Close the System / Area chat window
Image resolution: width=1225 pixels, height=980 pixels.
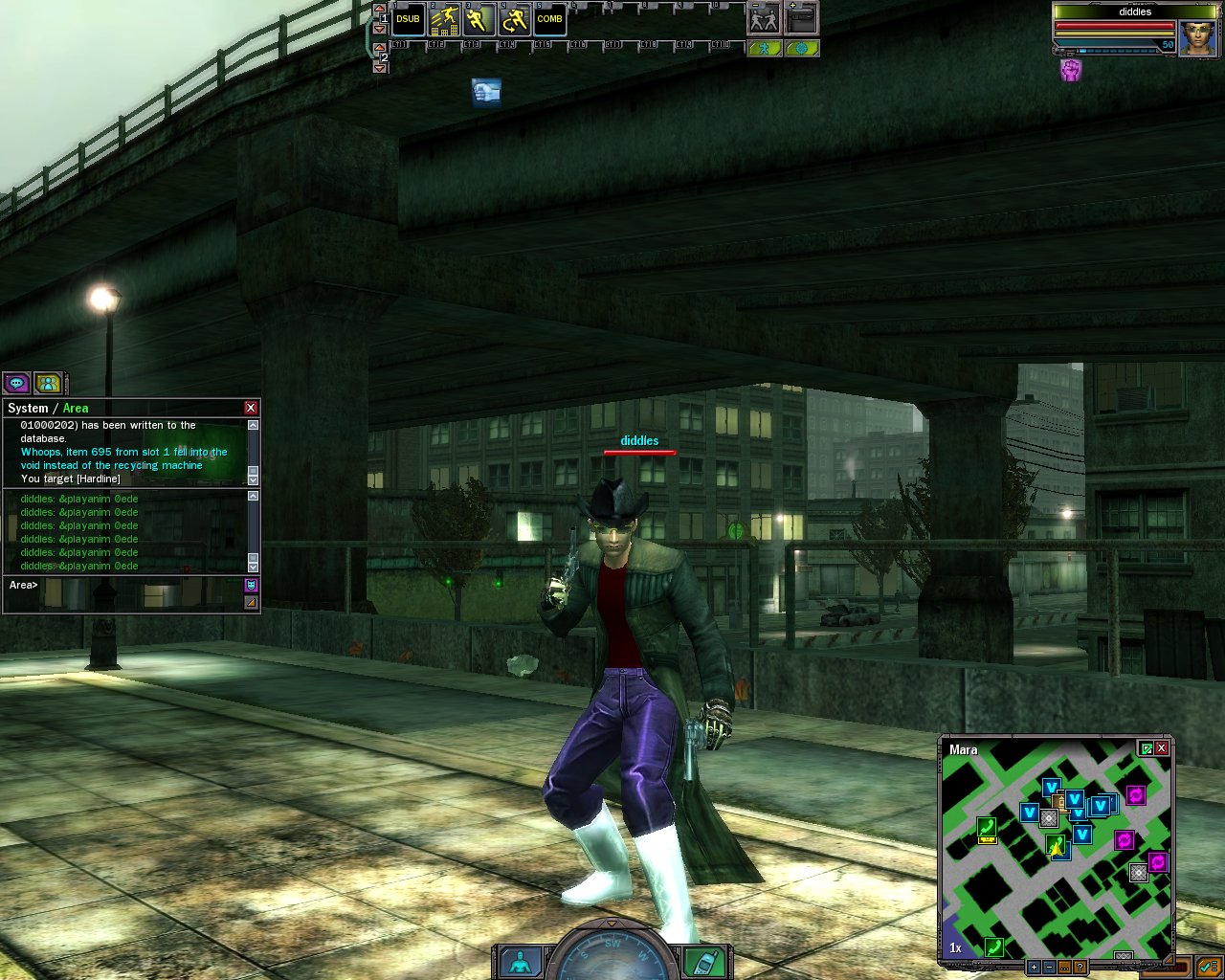[x=251, y=408]
